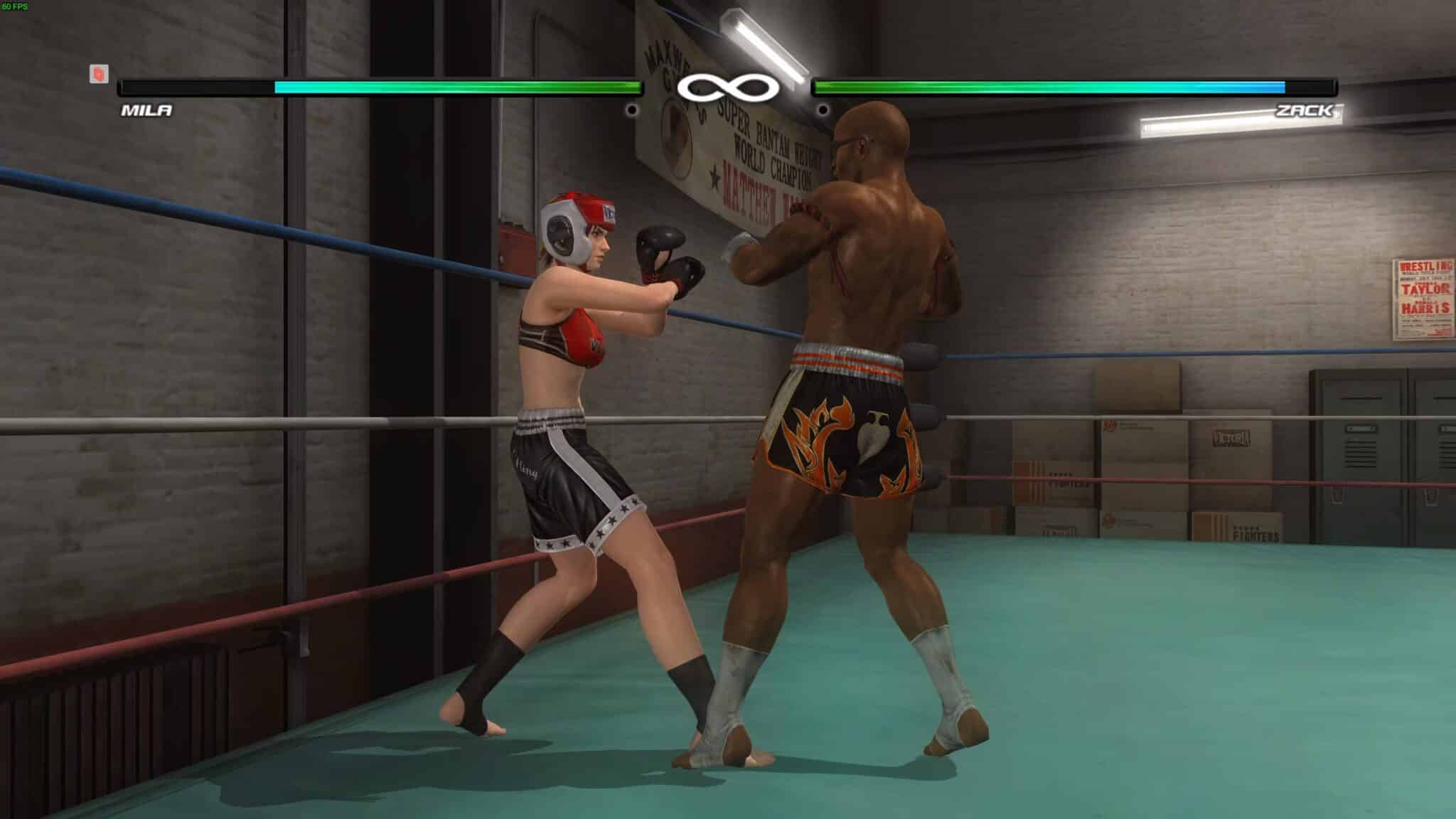Select the infinity timer symbol
The image size is (1456, 819).
728,87
